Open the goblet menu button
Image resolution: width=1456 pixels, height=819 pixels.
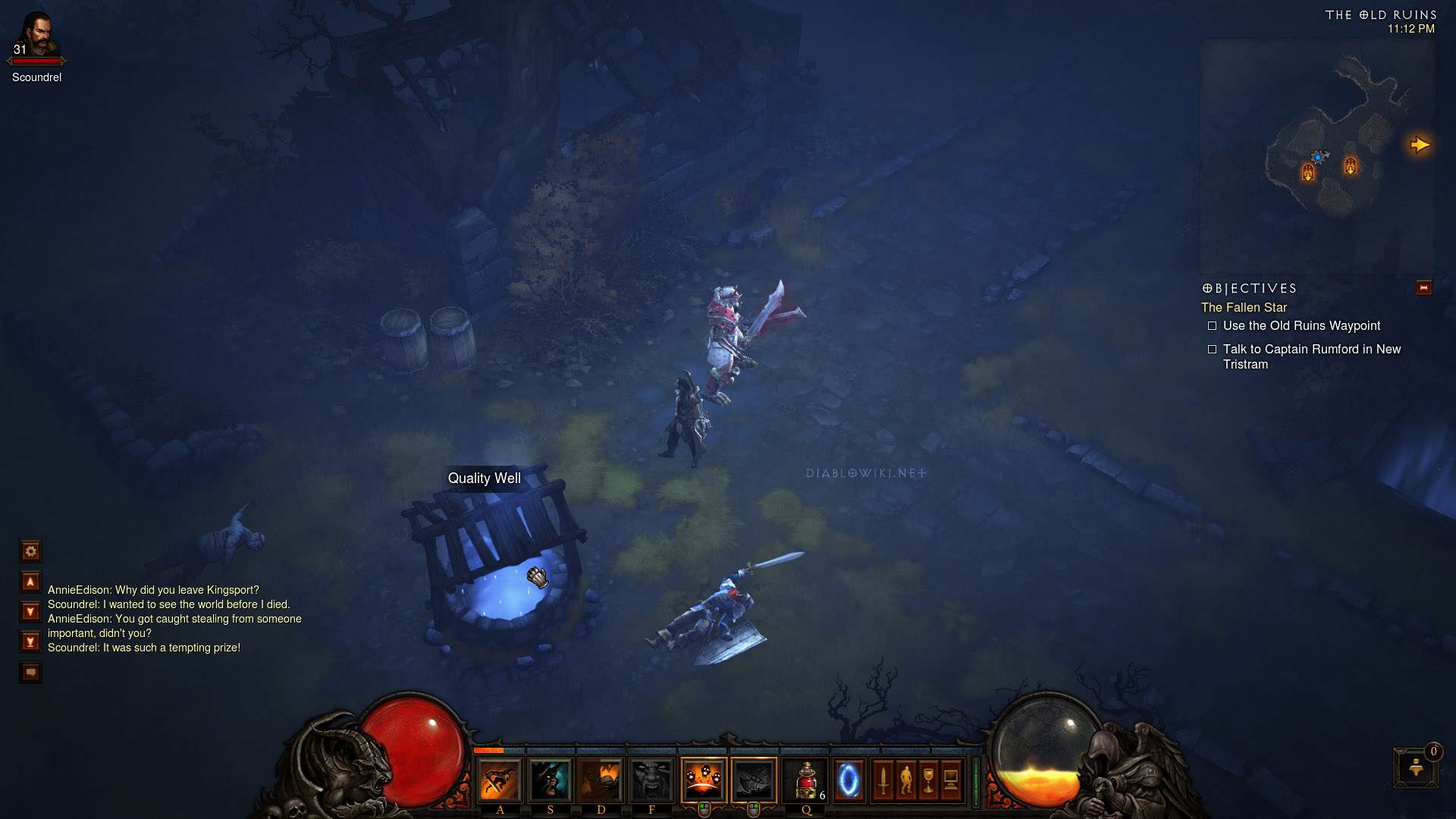pos(928,780)
